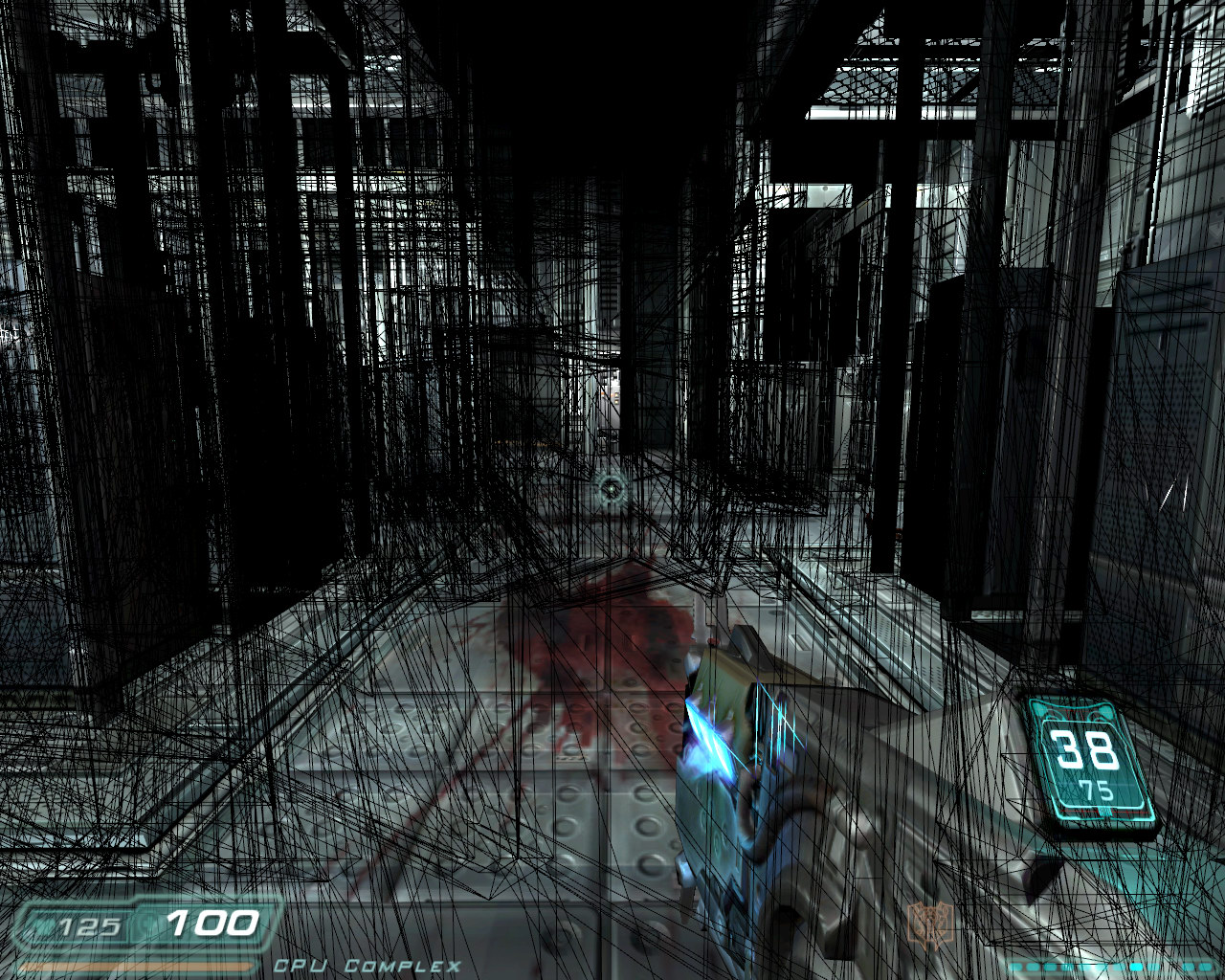Viewport: 1225px width, 980px height.
Task: Click the highlighted cell in the ammo belt strip
Action: point(1136,966)
